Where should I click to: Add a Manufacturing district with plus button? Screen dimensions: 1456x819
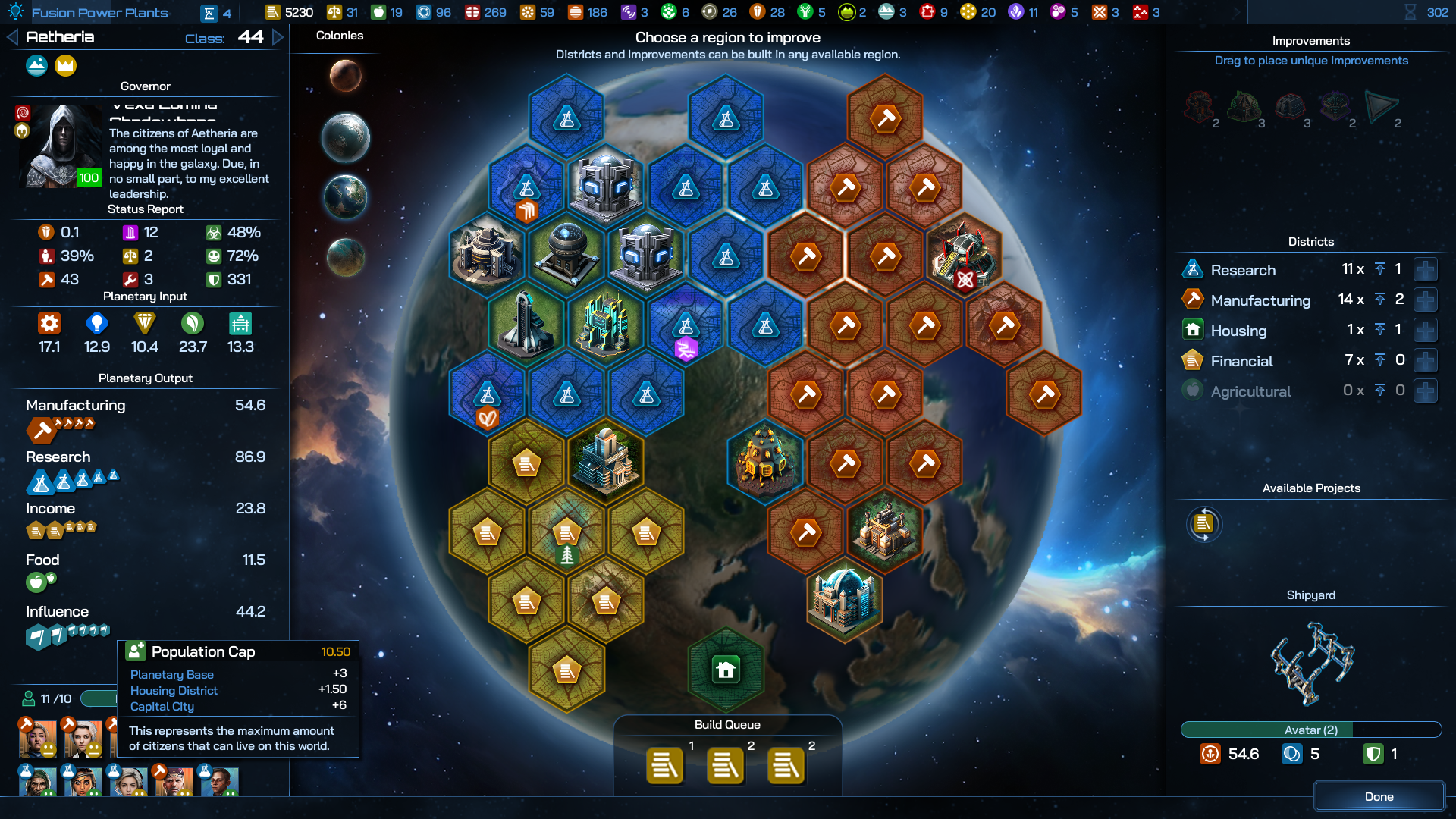[x=1425, y=300]
